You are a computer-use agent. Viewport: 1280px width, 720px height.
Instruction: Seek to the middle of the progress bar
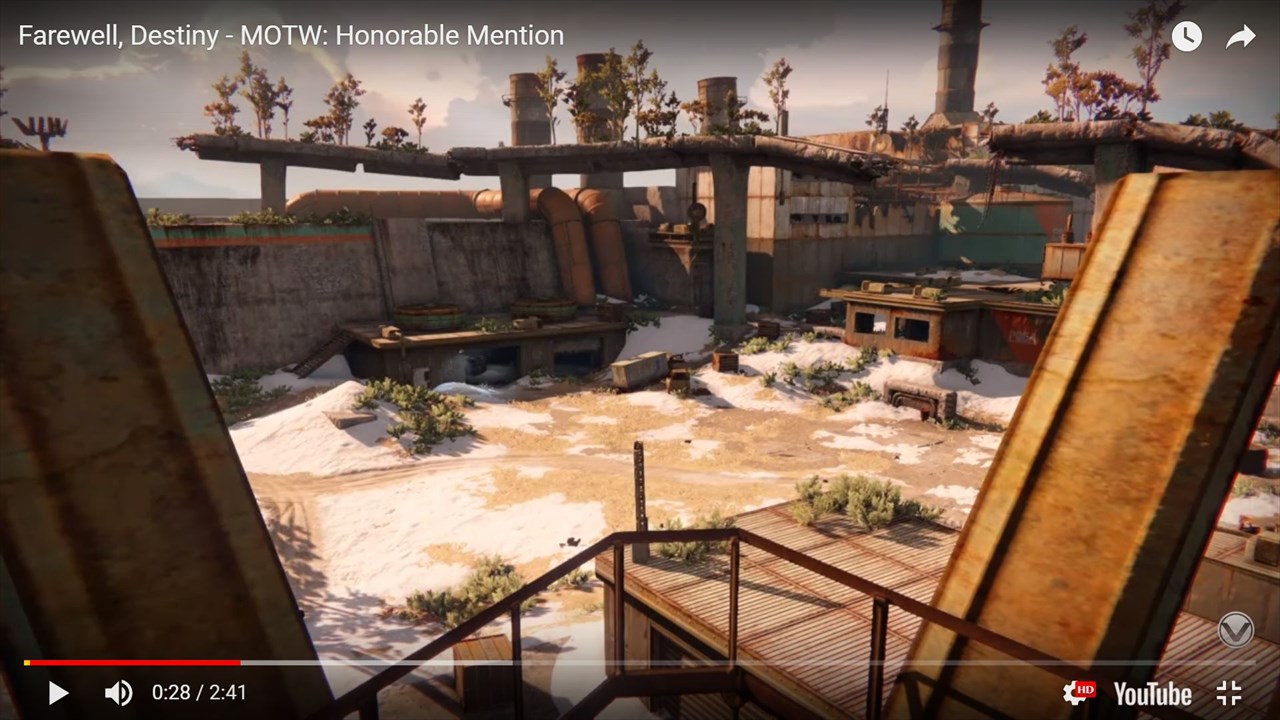click(x=640, y=661)
